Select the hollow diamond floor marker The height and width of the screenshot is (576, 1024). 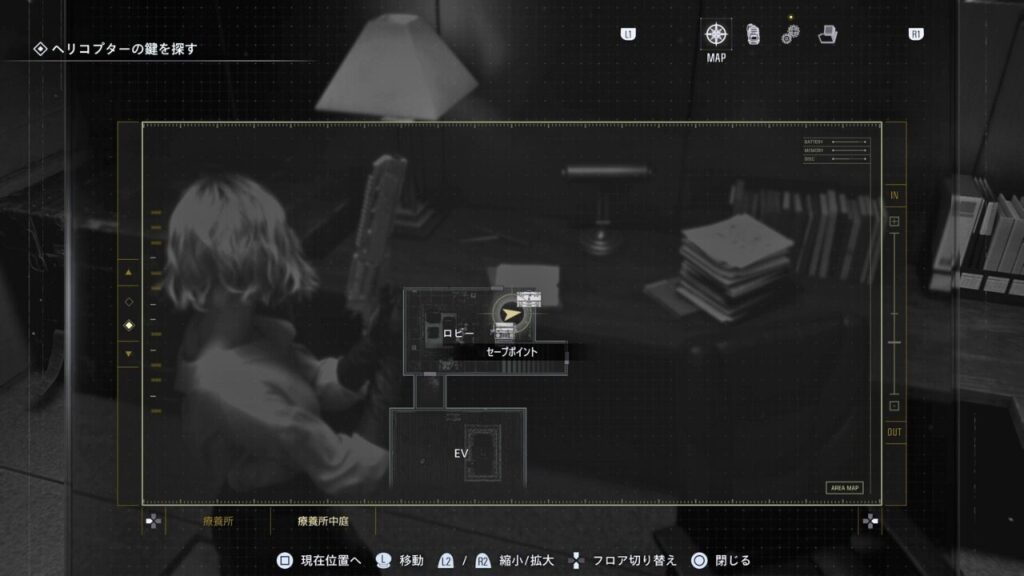(128, 301)
